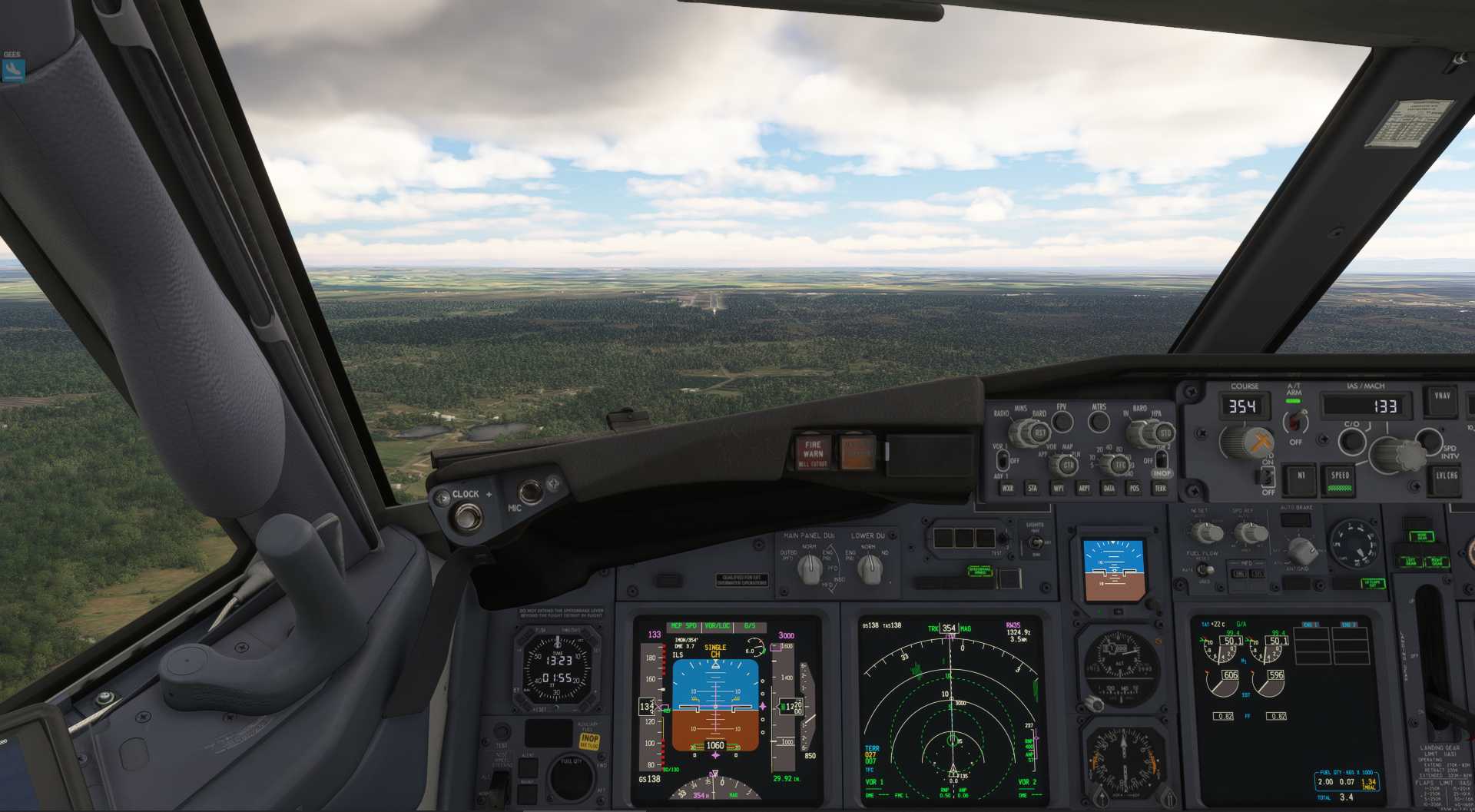
Task: Enable the TERR terrain display button
Action: coord(1160,488)
